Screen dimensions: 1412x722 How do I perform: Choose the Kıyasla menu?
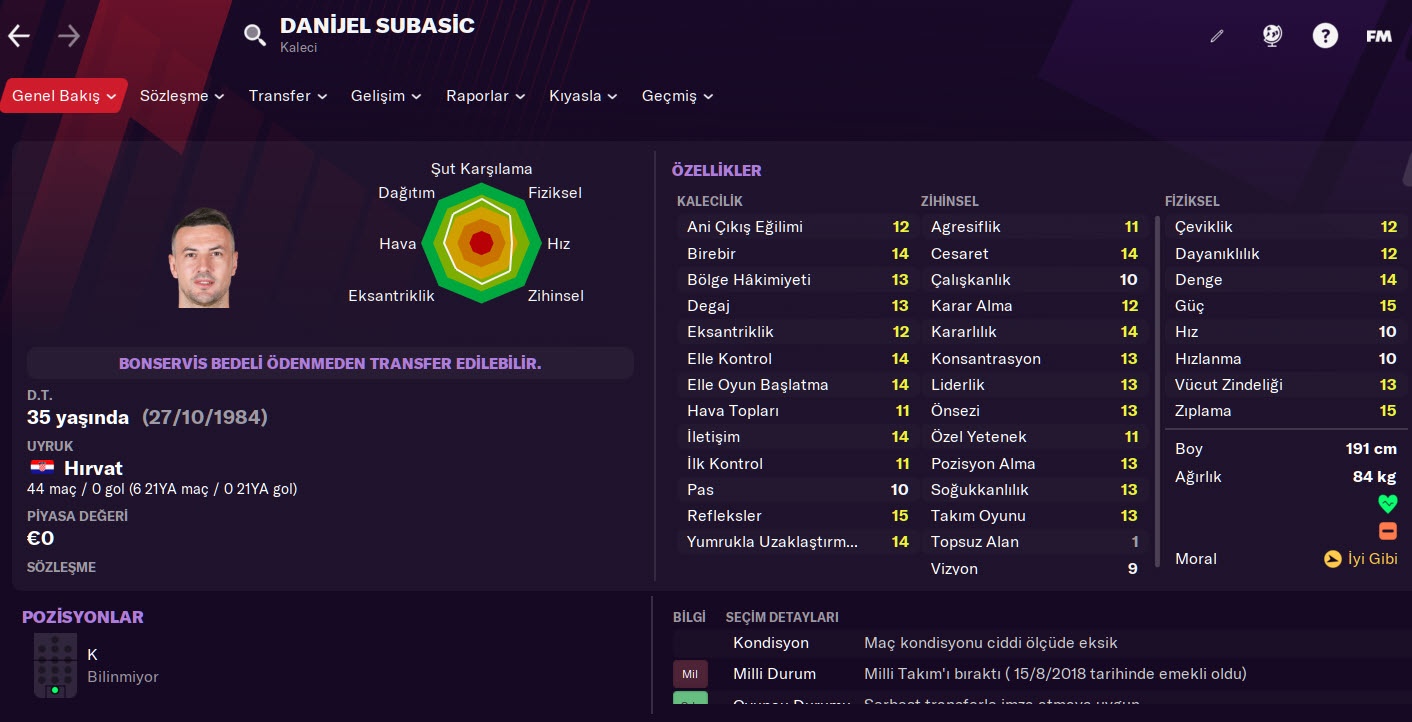click(x=583, y=96)
